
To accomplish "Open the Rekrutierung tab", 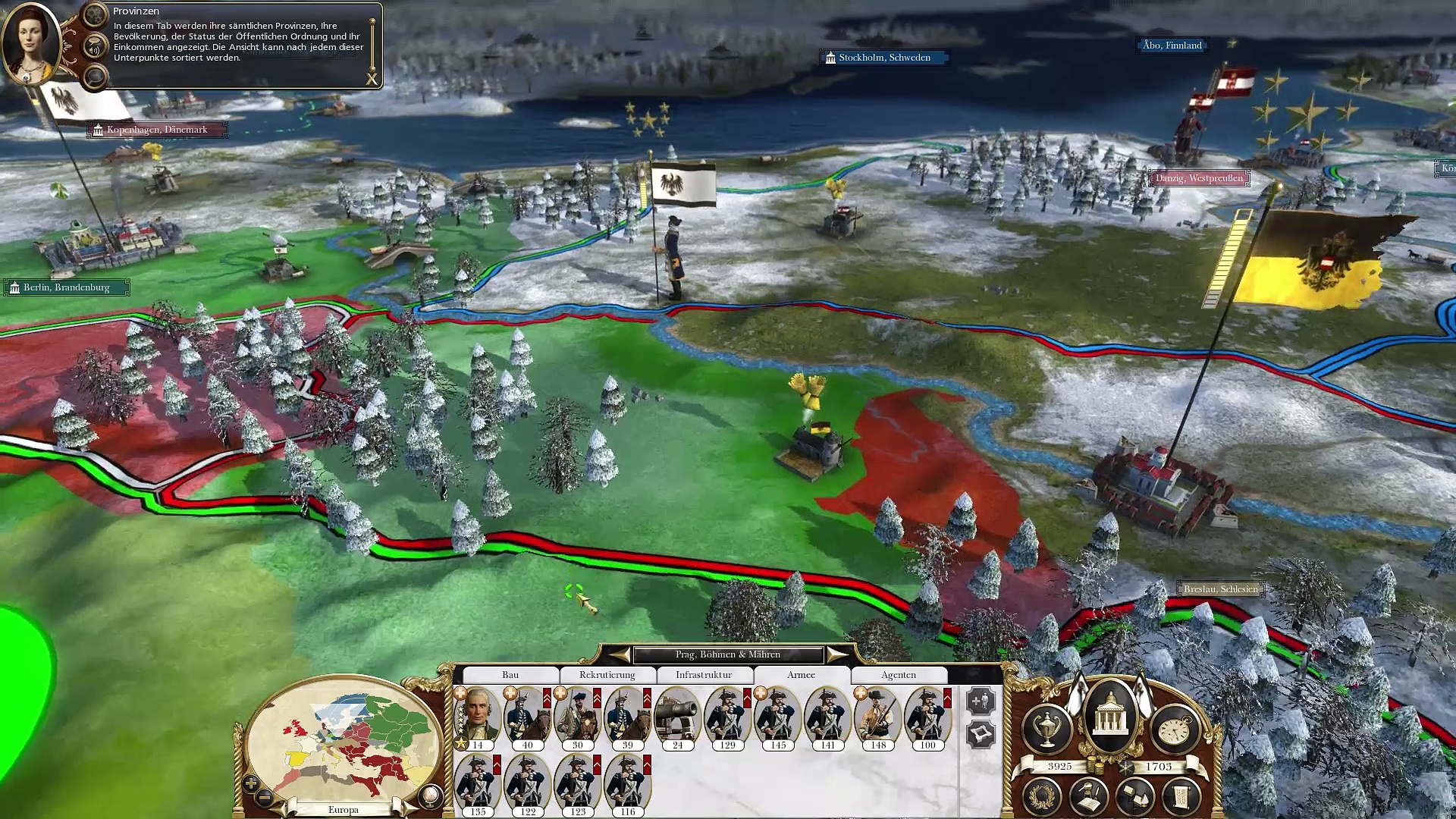I will point(607,675).
